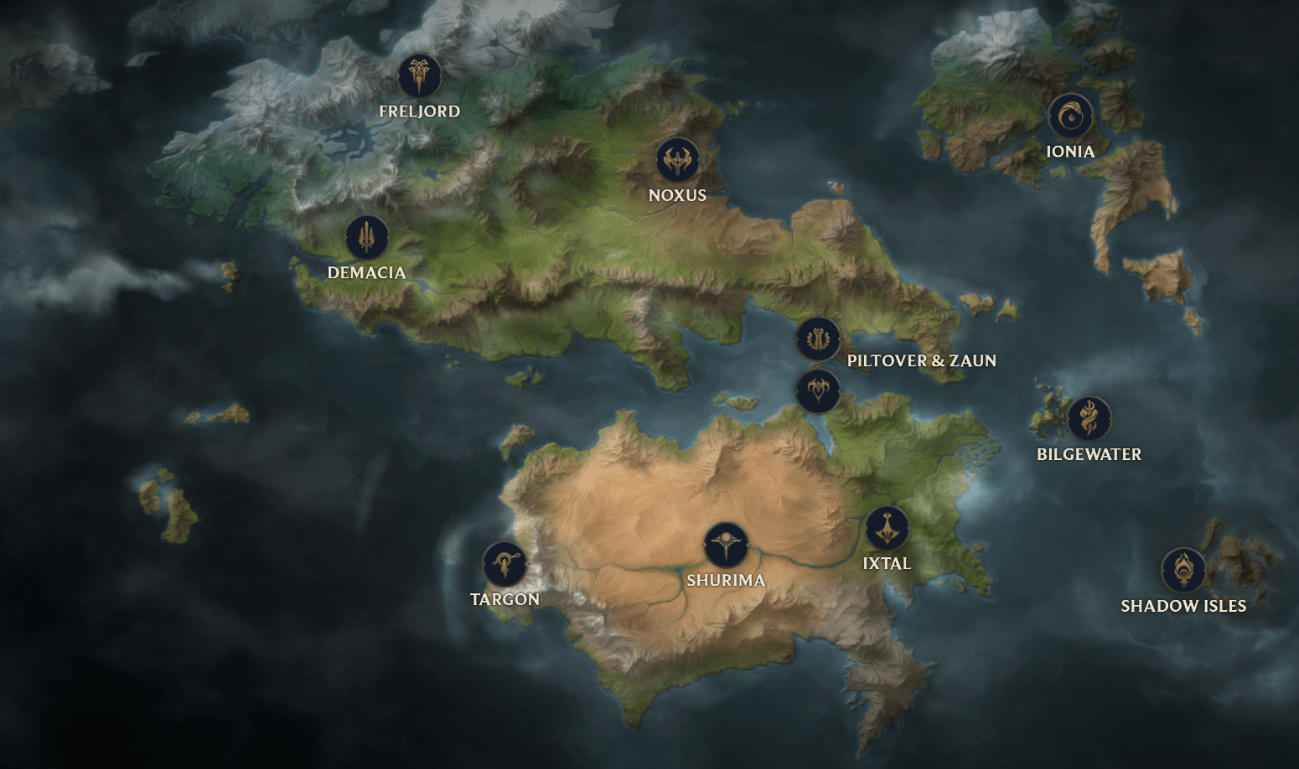Select the Piltover & Zaun label

(921, 361)
